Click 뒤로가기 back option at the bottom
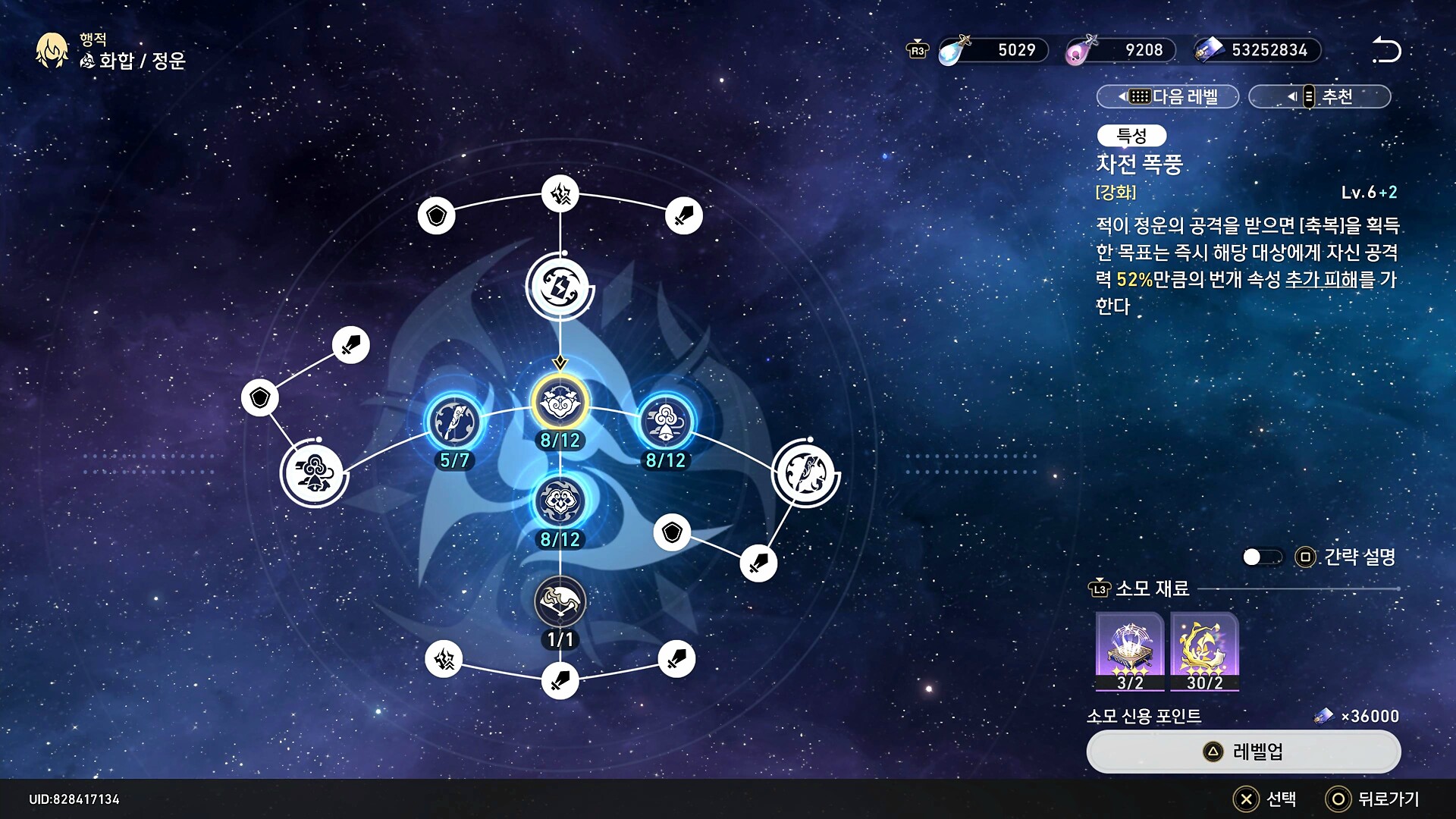This screenshot has height=819, width=1456. click(1373, 799)
